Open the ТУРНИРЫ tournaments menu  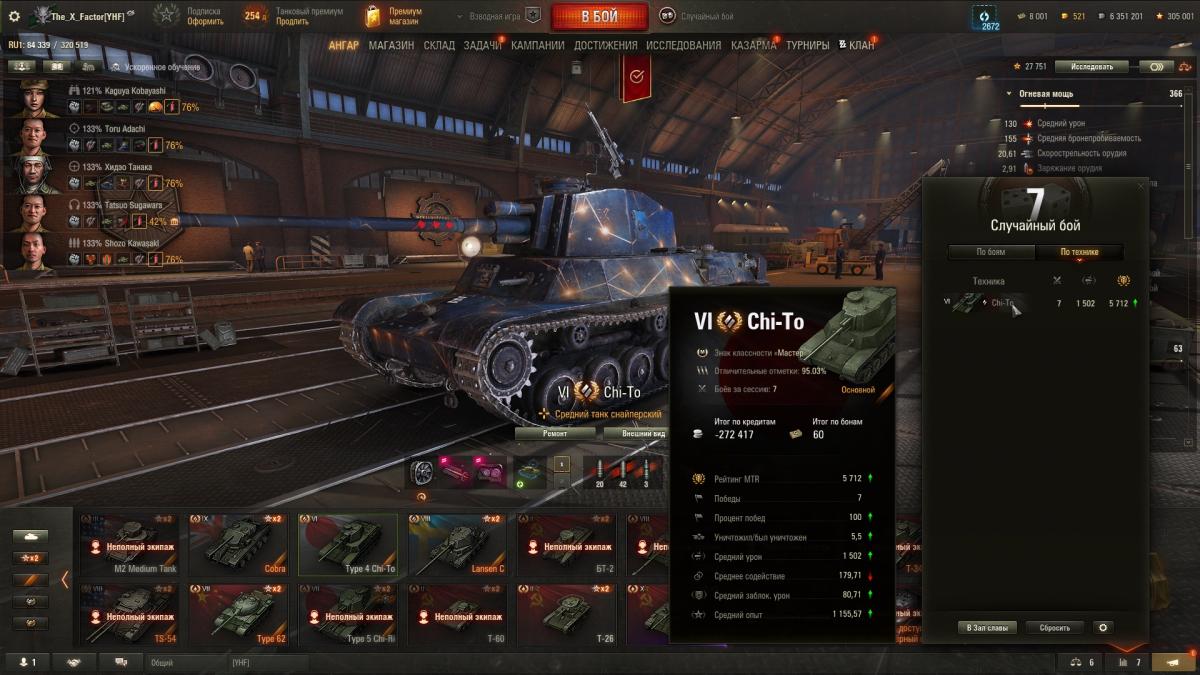click(x=808, y=45)
